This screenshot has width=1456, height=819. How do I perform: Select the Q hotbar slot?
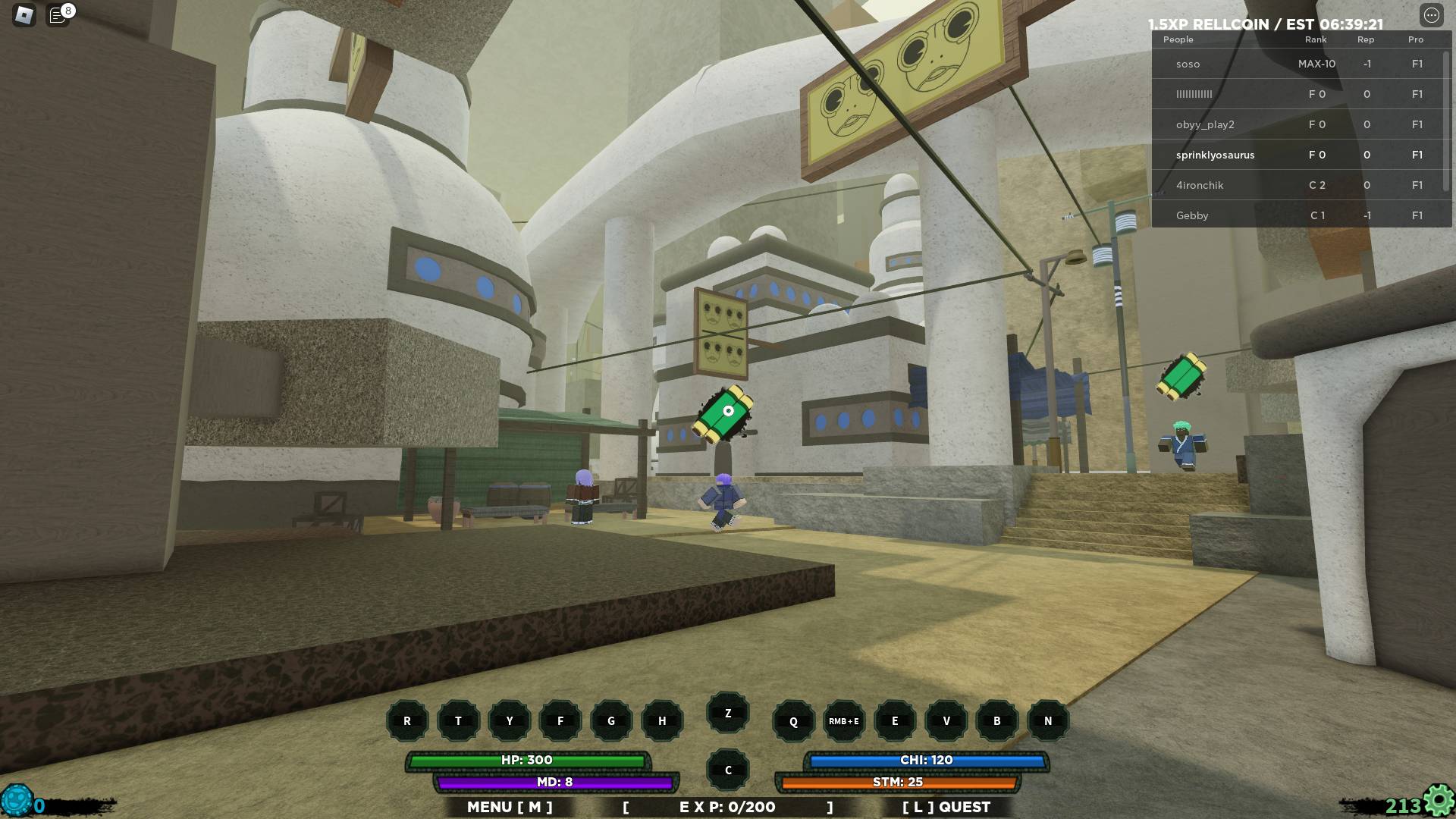coord(792,721)
